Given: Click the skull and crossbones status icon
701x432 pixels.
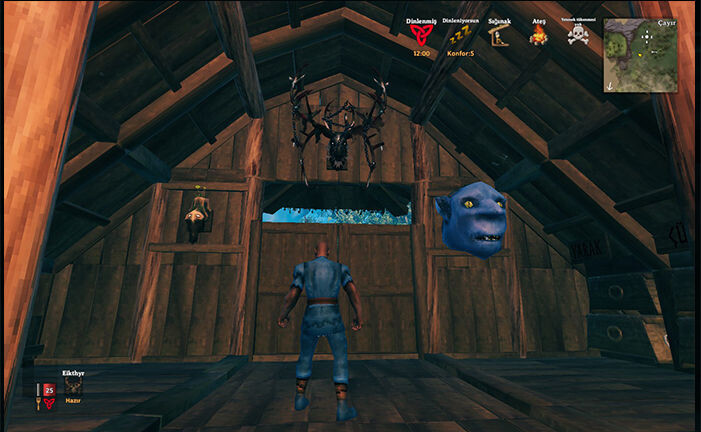Looking at the screenshot, I should click(x=578, y=36).
